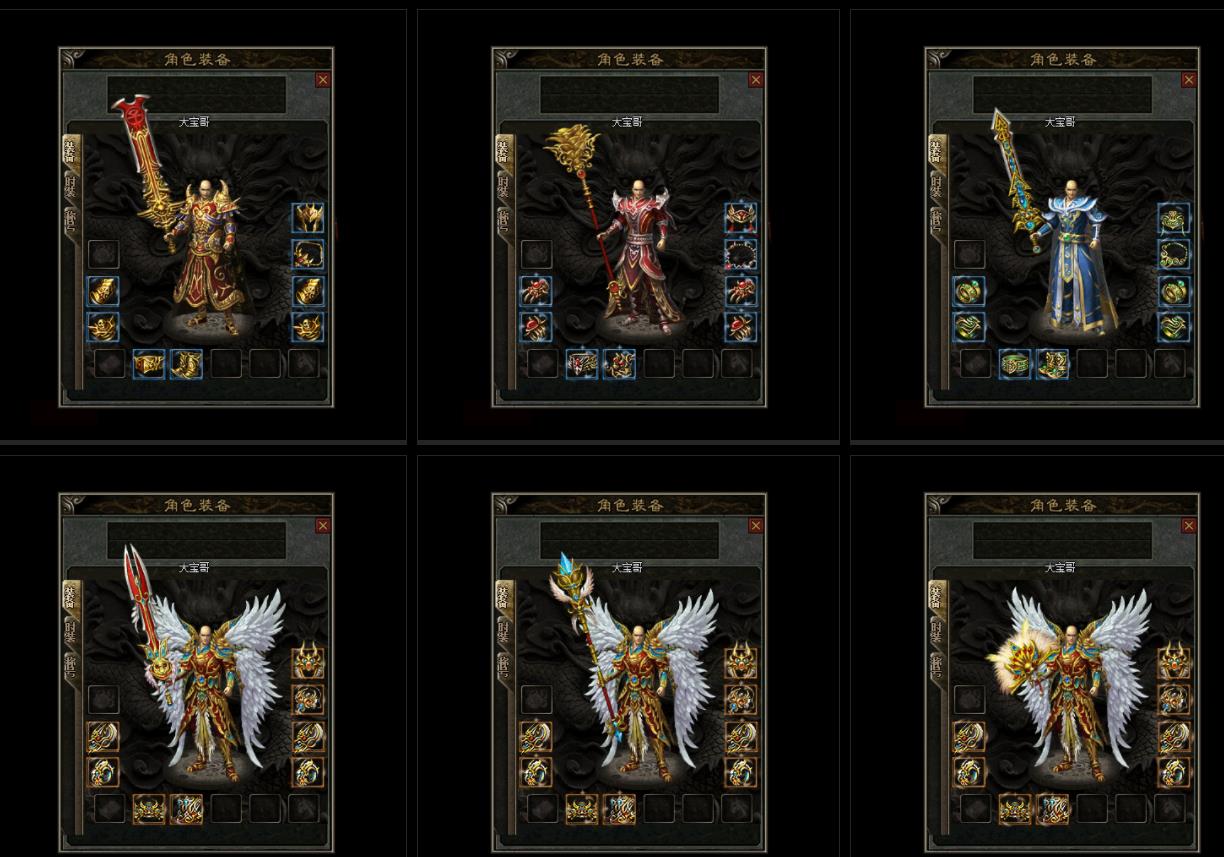
Task: Close the red-armored staff wielder's panel
Action: coord(755,80)
